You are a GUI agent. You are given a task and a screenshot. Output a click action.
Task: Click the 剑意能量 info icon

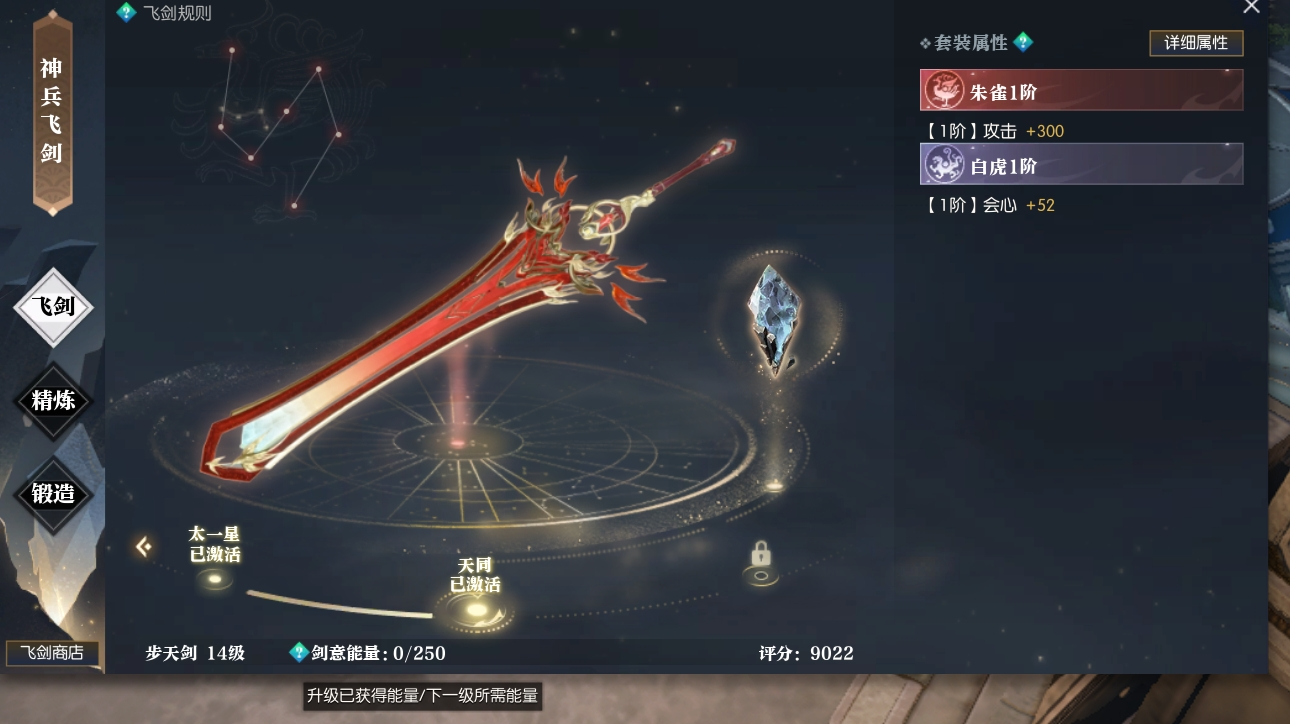pyautogui.click(x=298, y=652)
